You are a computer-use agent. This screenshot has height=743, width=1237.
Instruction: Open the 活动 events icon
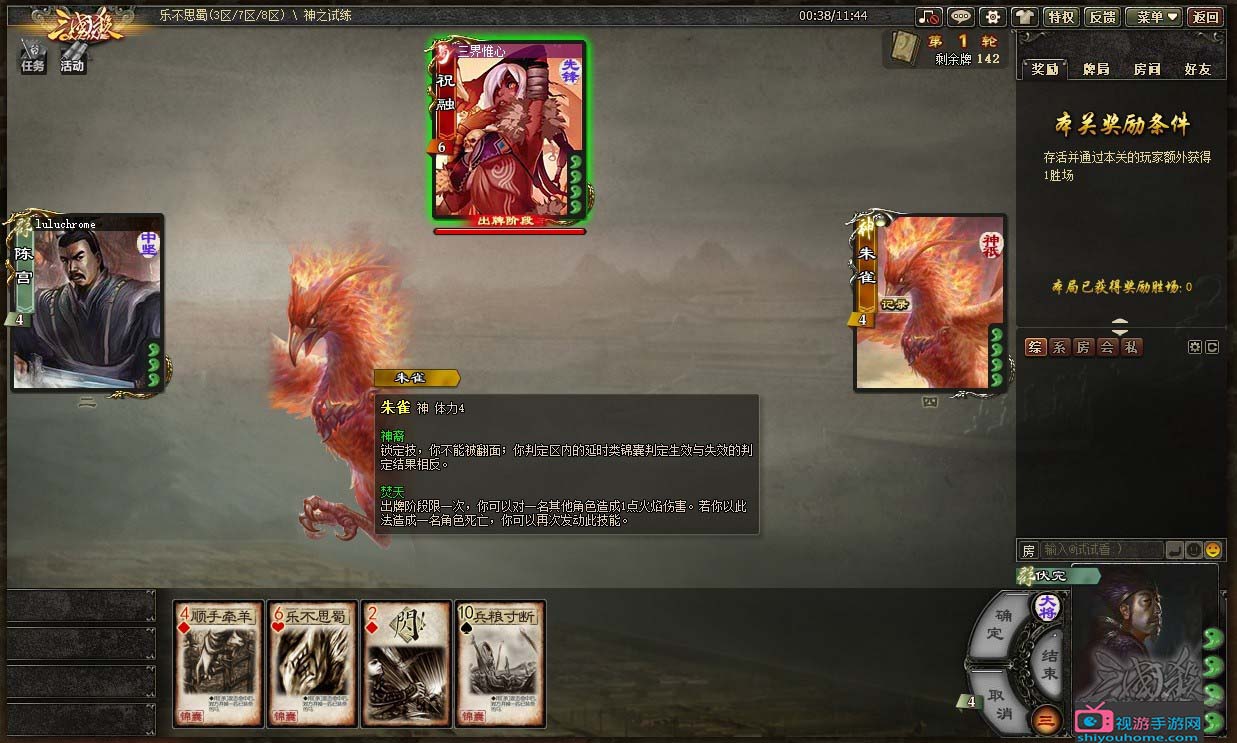pos(72,56)
